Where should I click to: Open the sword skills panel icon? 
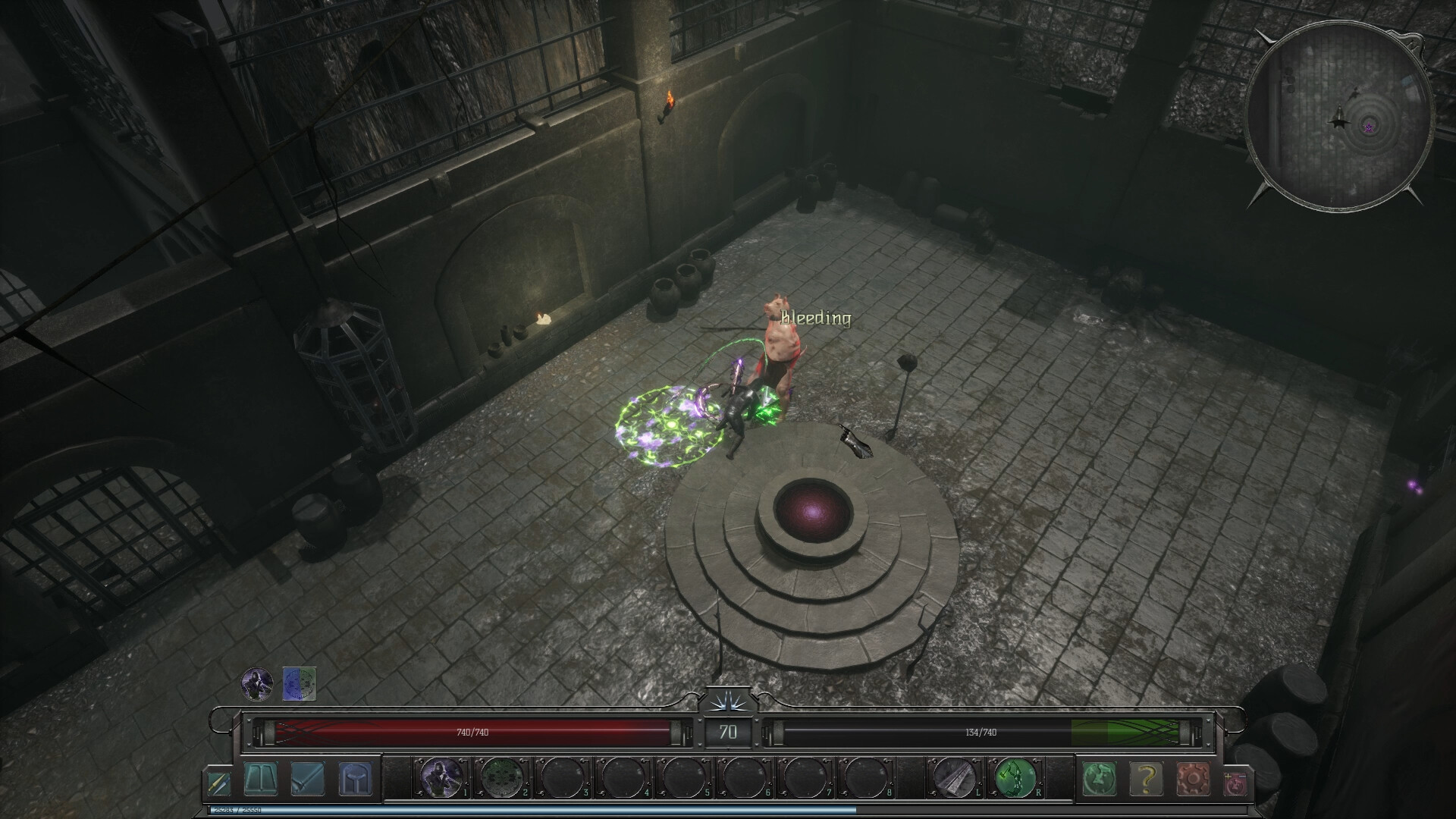[x=308, y=780]
